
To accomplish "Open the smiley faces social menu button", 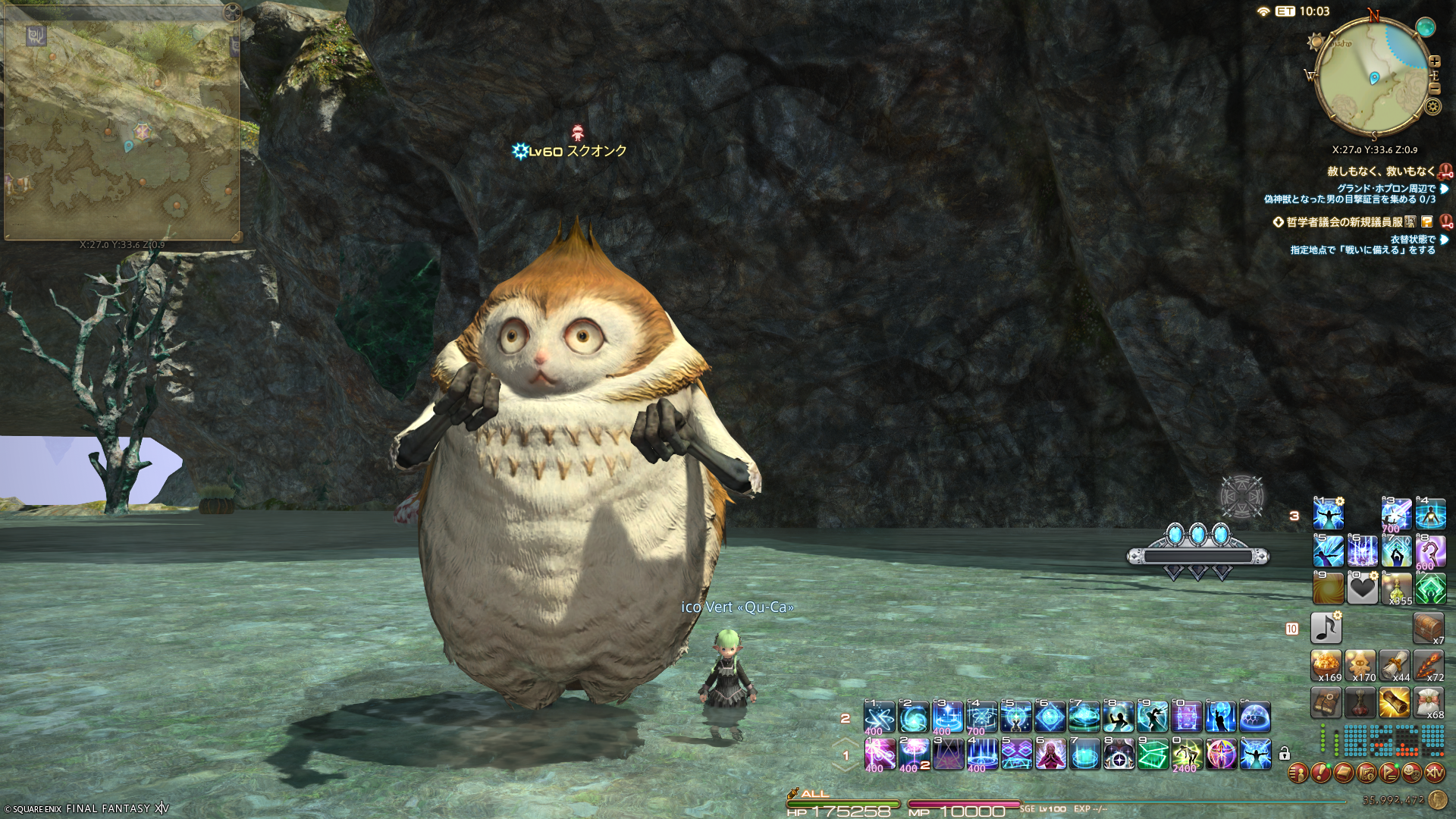I will point(1411,773).
